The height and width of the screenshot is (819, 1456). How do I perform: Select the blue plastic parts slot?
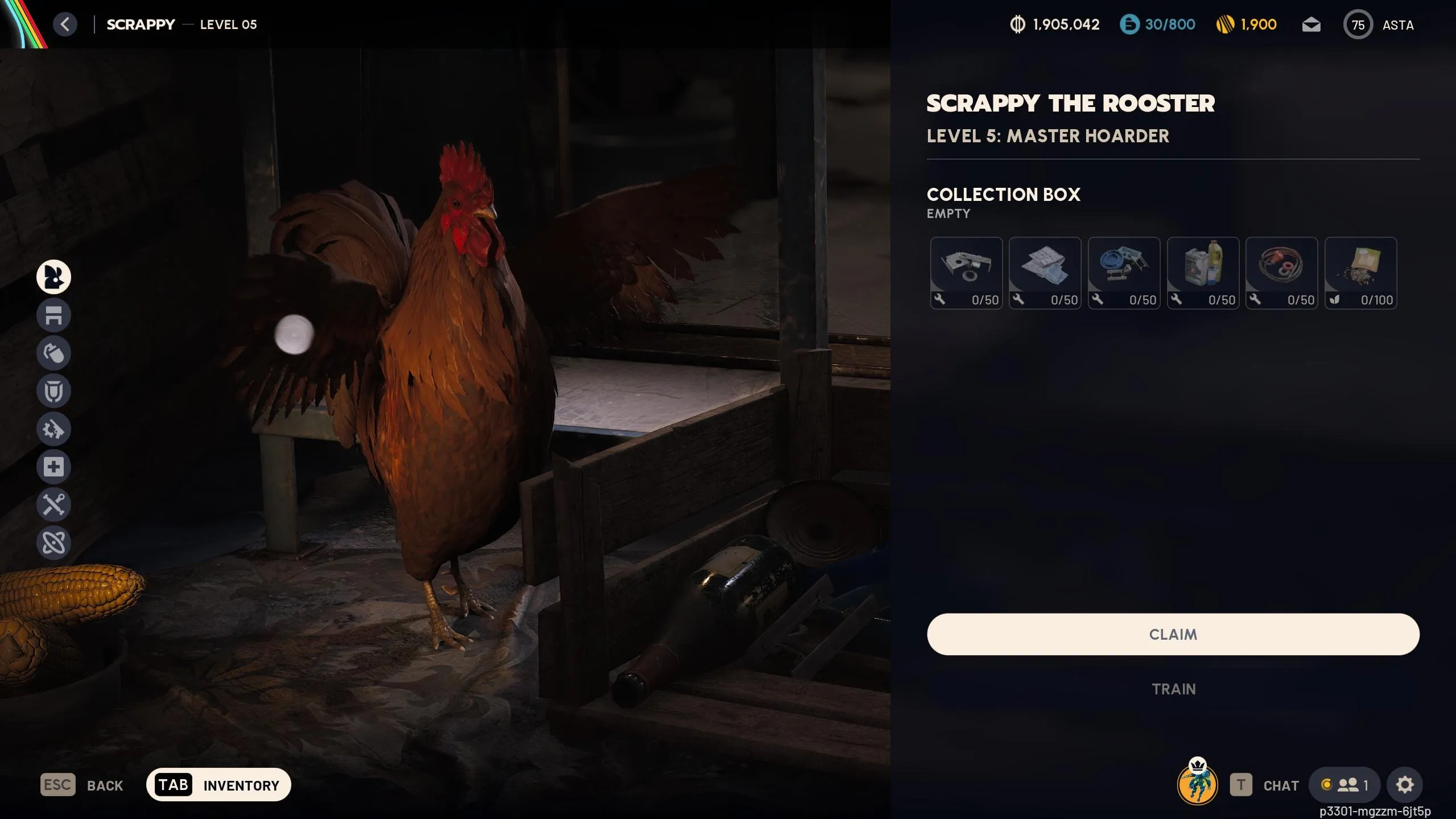coord(1124,273)
